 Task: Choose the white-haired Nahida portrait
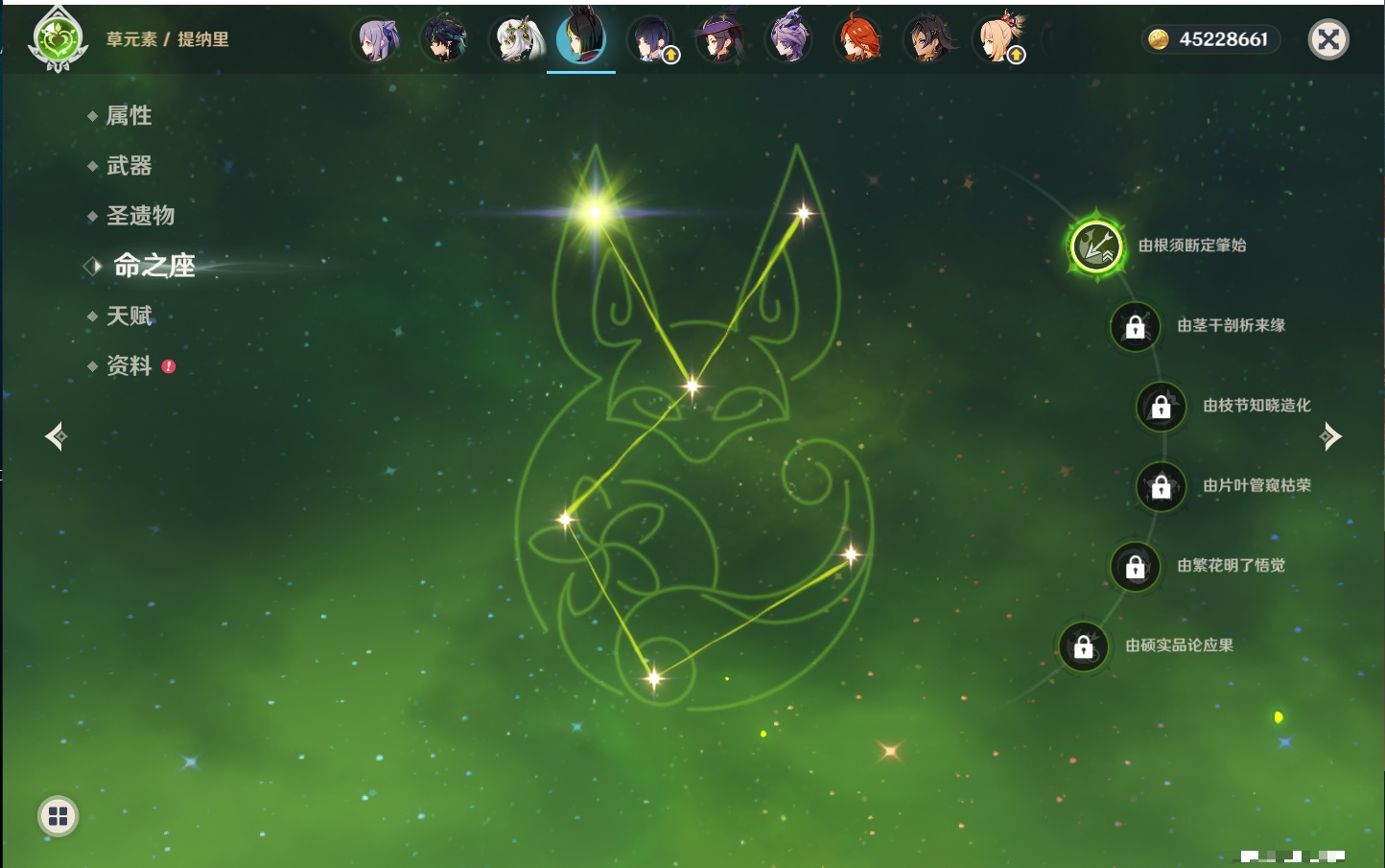[518, 39]
